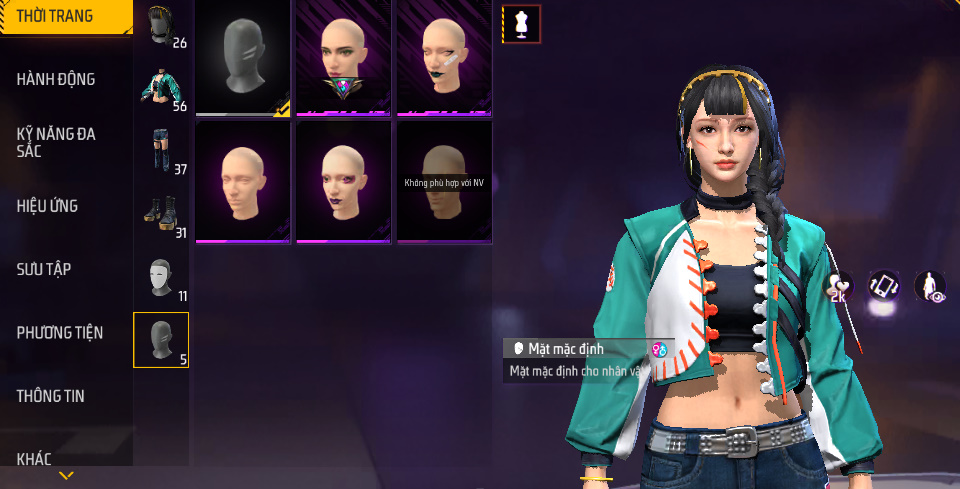
Task: Select the Hiệu Ứng menu entry
Action: click(47, 206)
